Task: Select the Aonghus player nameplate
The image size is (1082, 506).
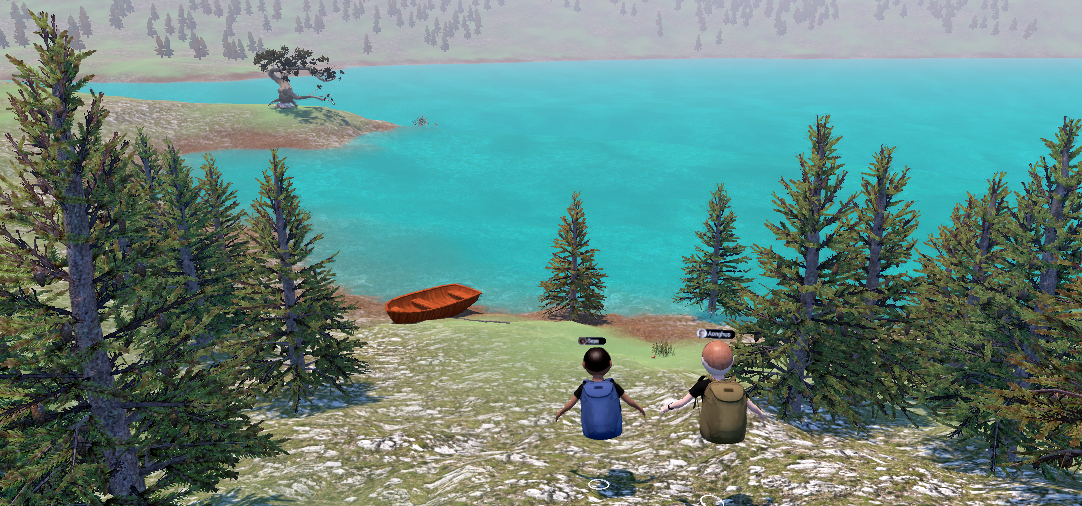Action: [716, 333]
